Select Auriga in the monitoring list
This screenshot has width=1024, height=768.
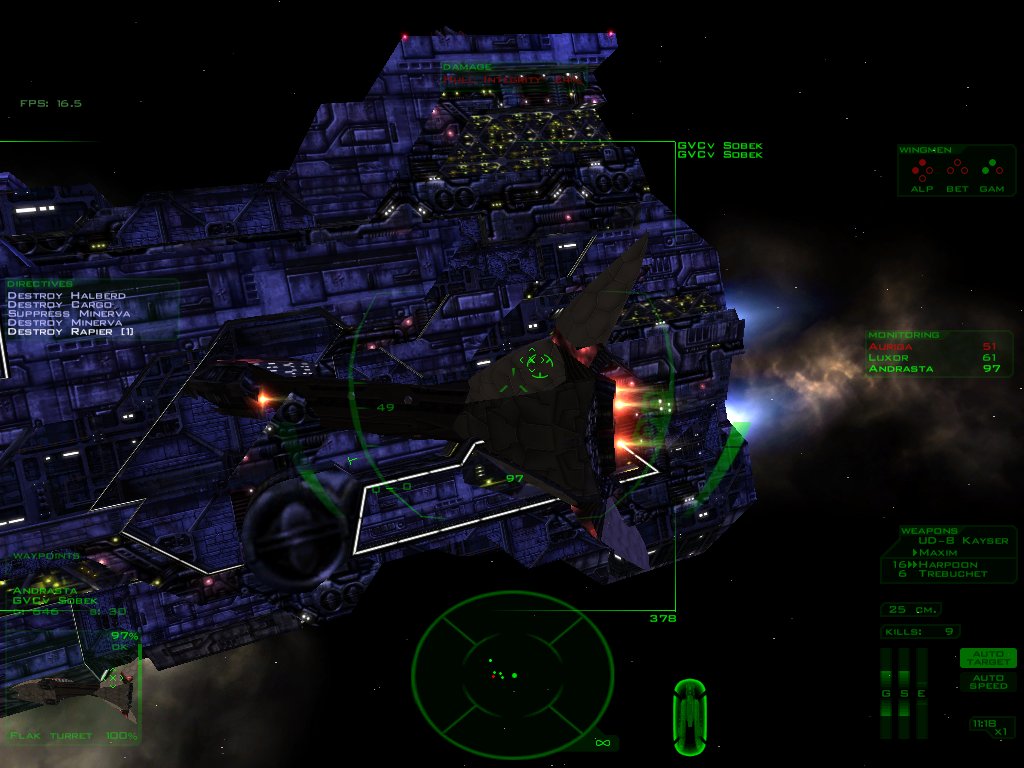tap(892, 346)
